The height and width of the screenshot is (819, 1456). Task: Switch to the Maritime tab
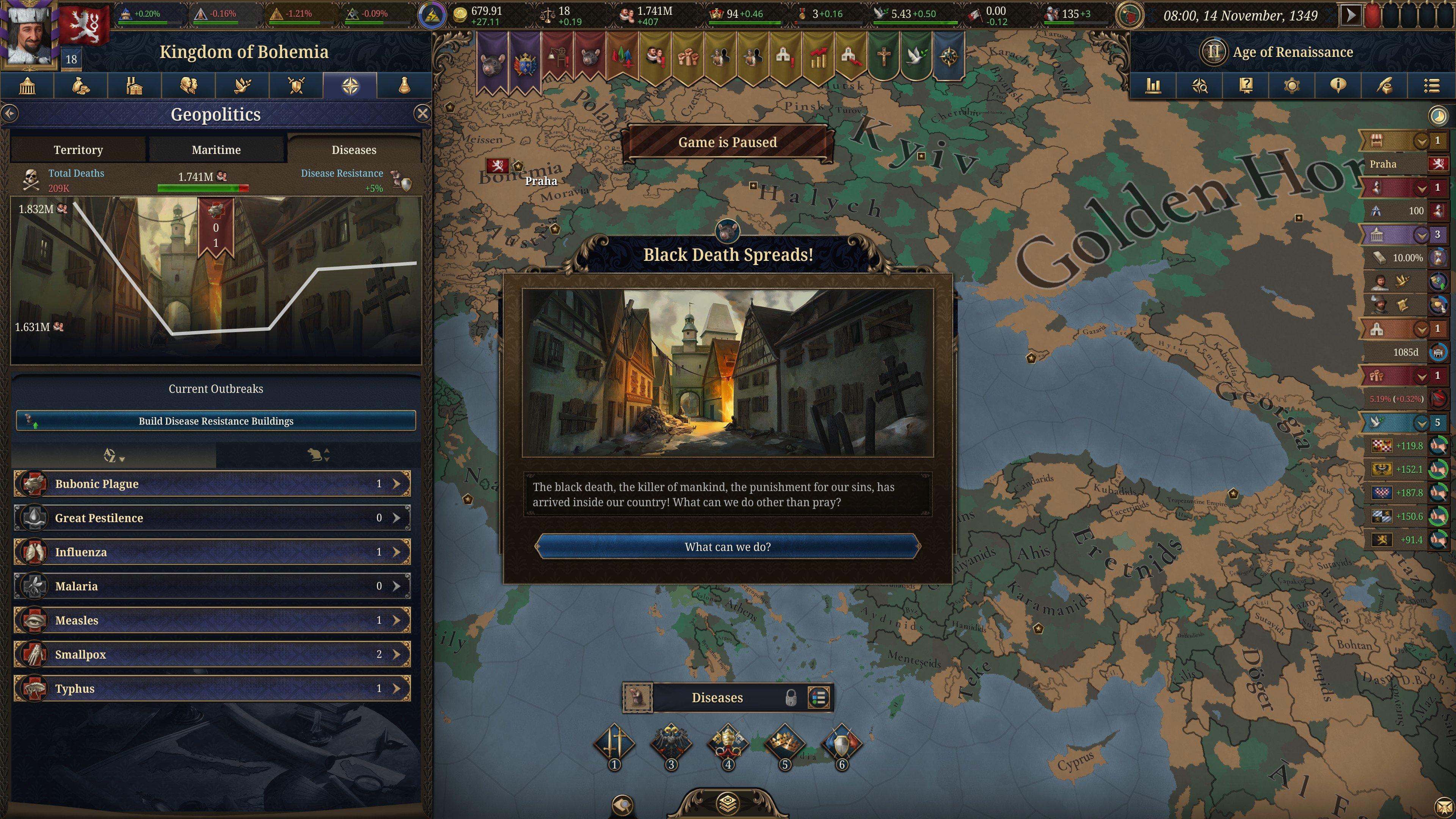pos(216,150)
